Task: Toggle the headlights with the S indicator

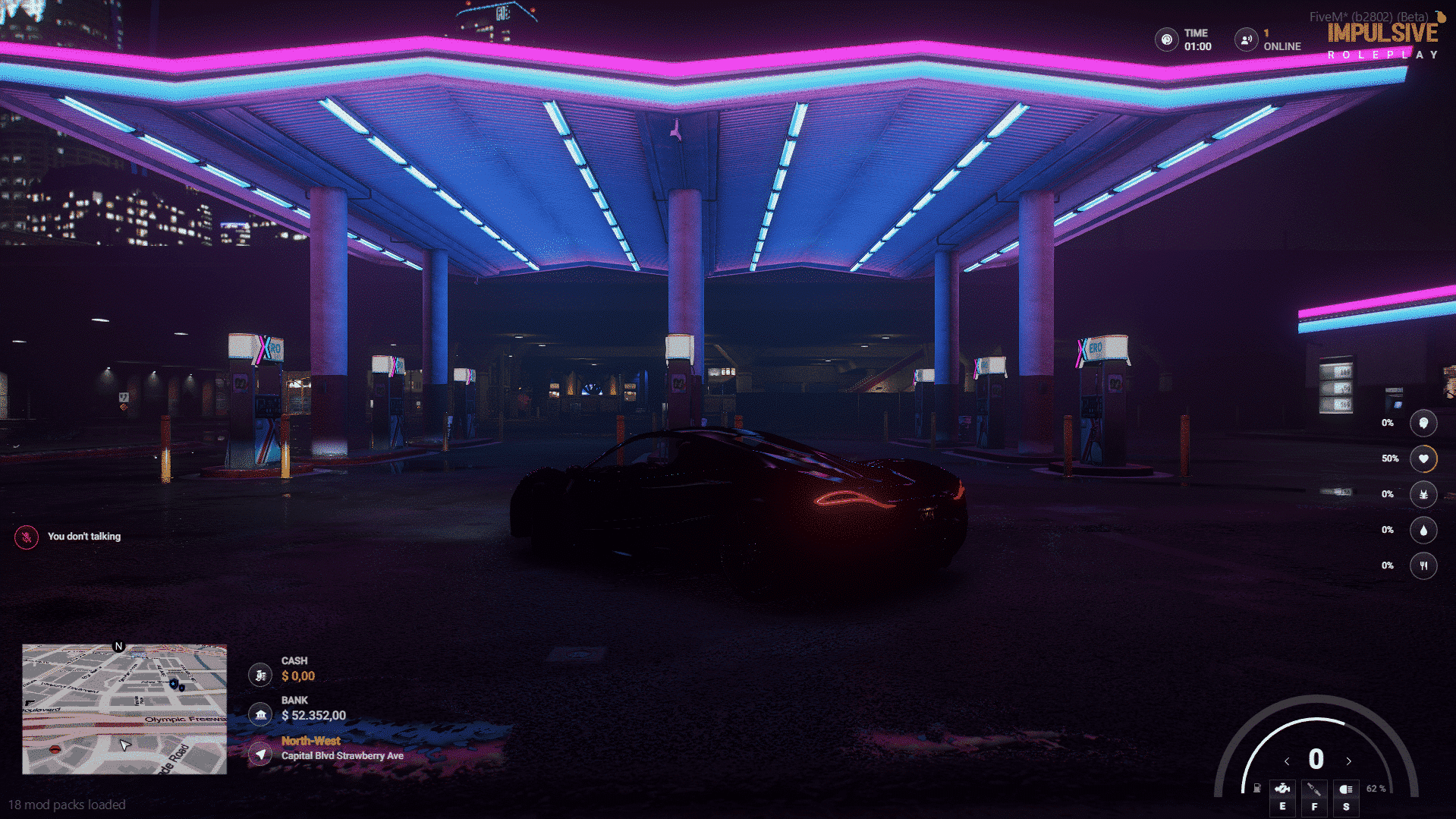Action: 1347,797
